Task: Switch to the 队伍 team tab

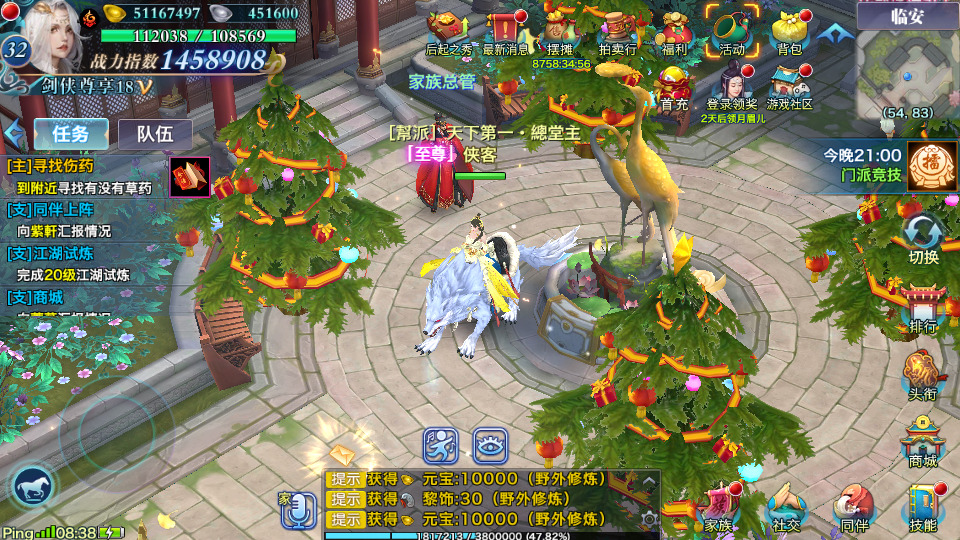Action: 155,134
